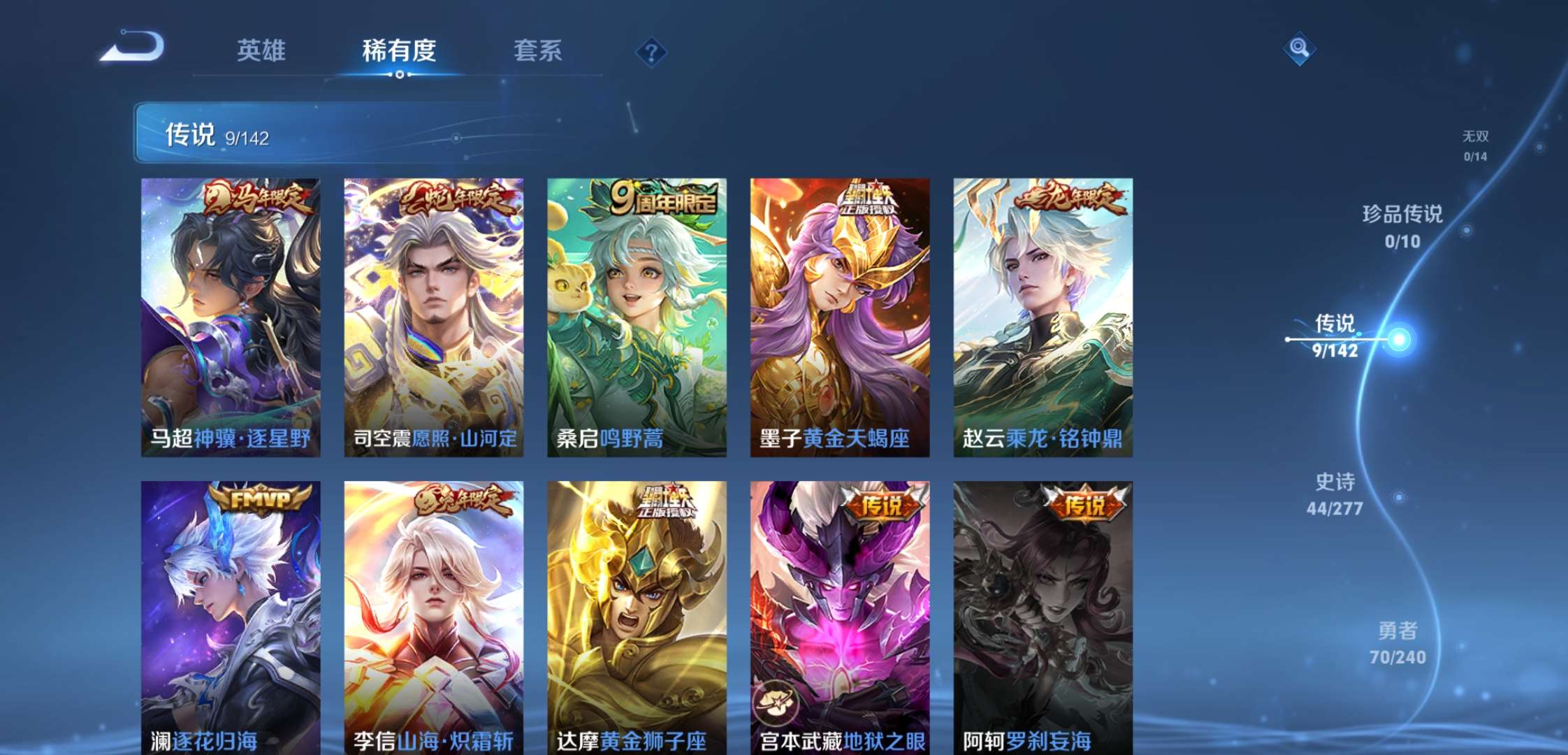Image resolution: width=1568 pixels, height=755 pixels.
Task: Select the 稀有度 tab
Action: click(x=398, y=50)
